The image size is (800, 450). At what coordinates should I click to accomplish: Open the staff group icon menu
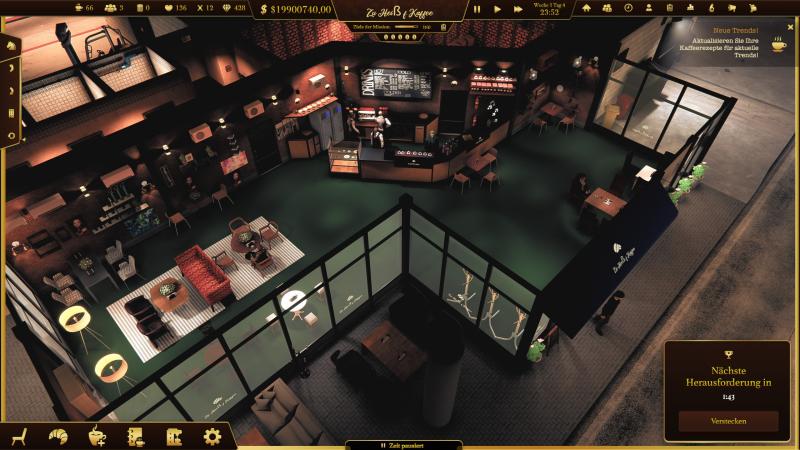(x=607, y=8)
